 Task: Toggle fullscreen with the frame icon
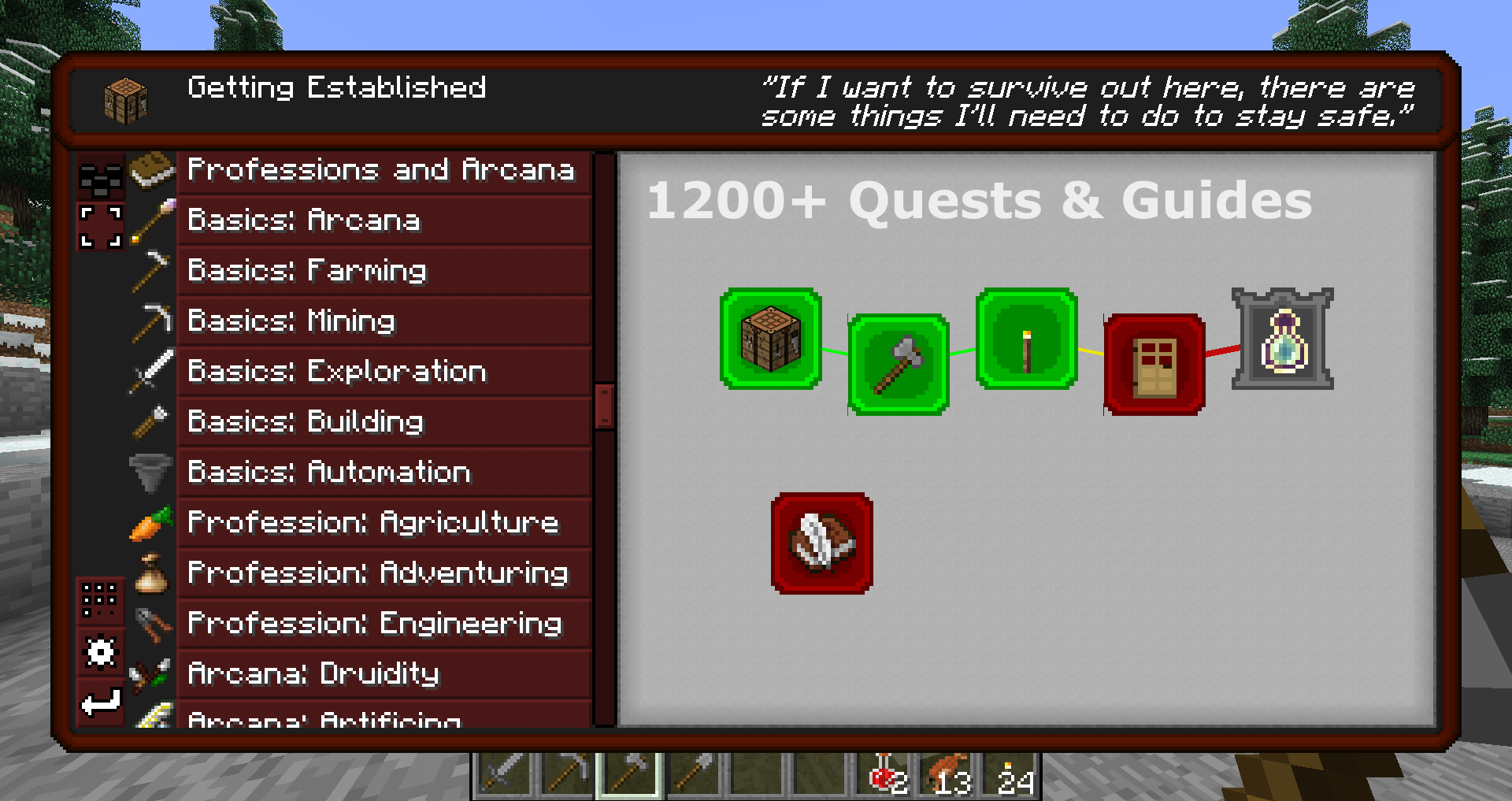101,228
